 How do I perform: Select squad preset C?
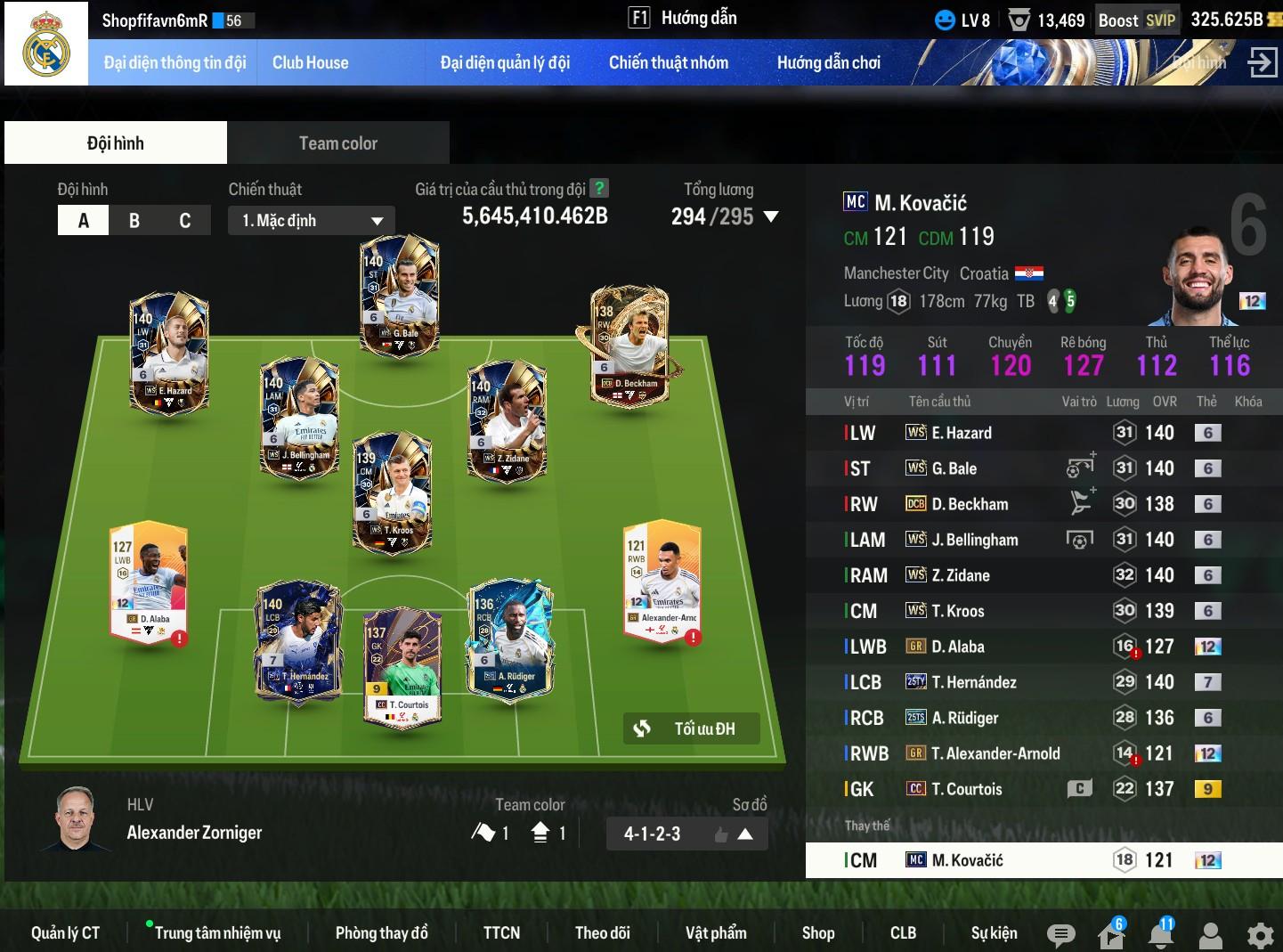[185, 221]
